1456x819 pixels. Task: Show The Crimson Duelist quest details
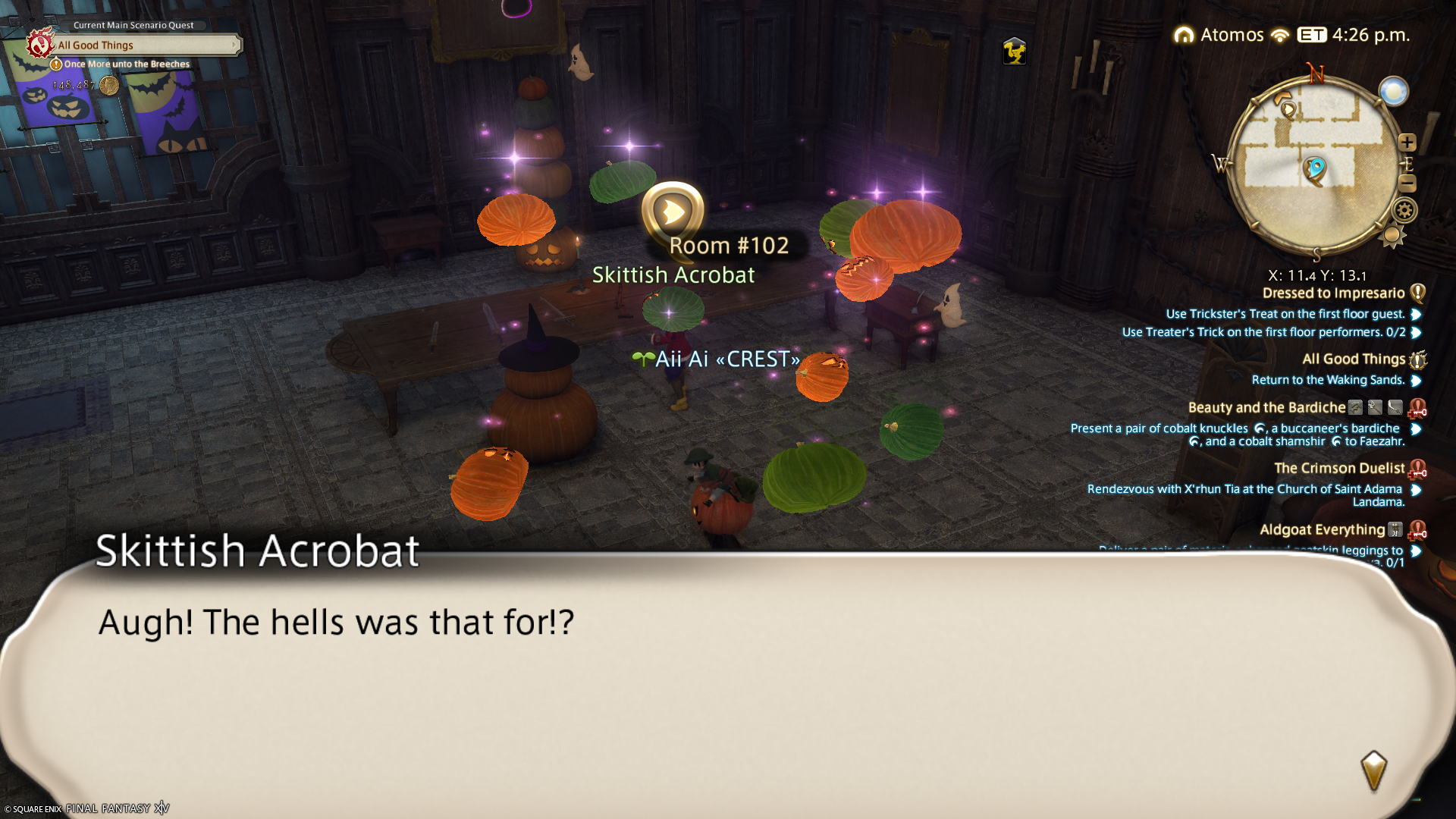click(x=1339, y=469)
